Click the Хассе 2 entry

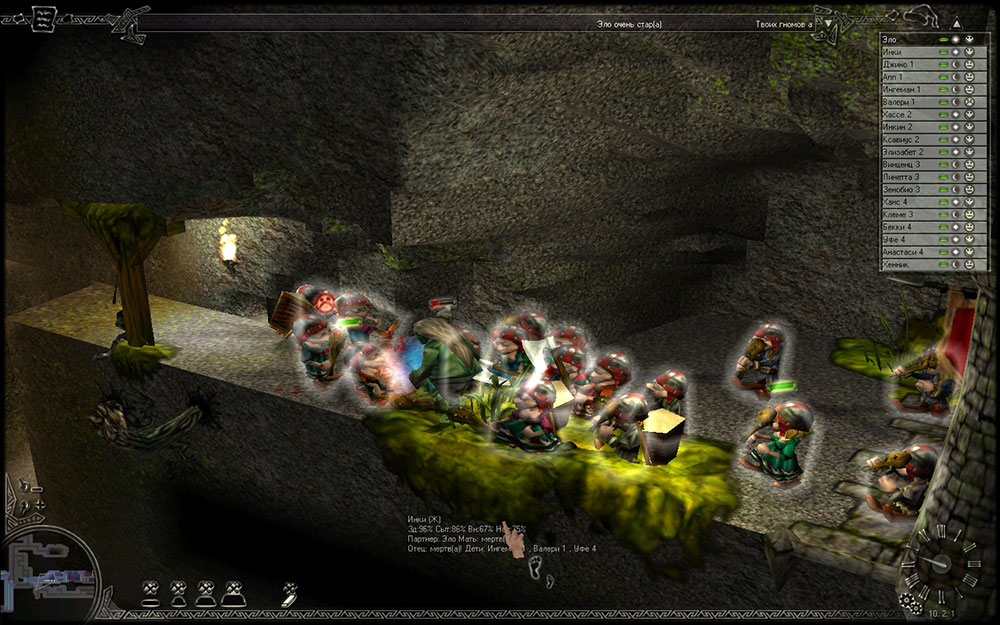pyautogui.click(x=905, y=115)
